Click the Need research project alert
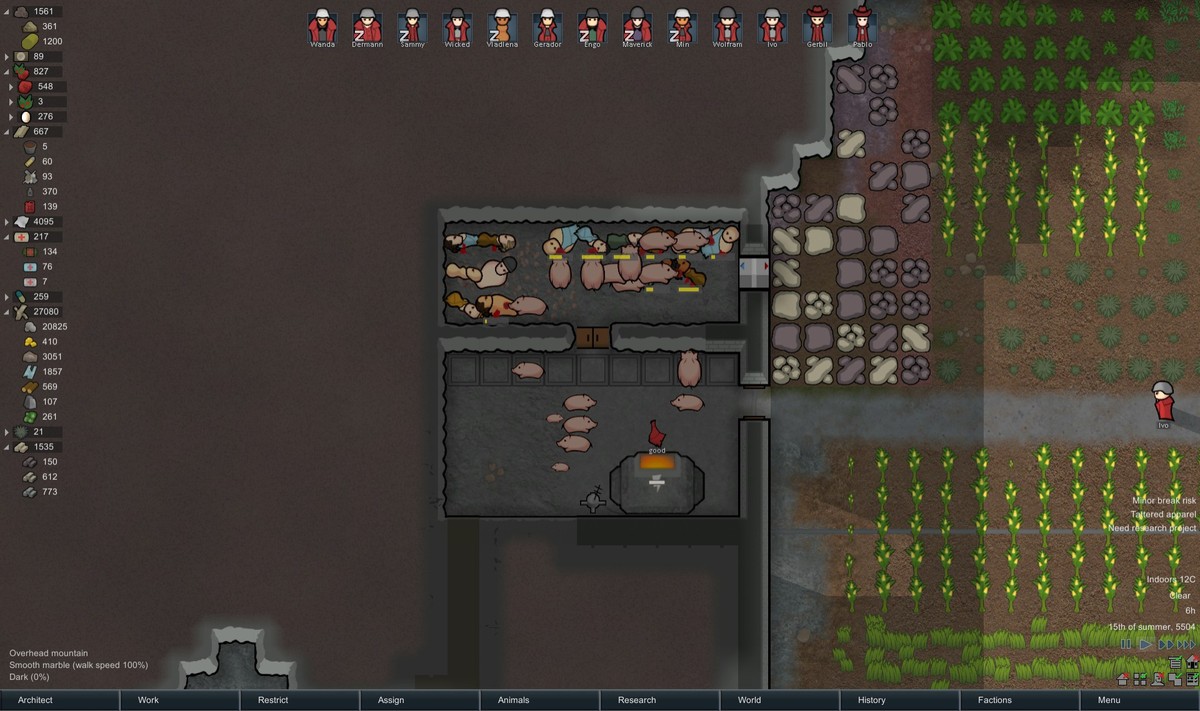This screenshot has height=711, width=1200. pyautogui.click(x=1151, y=528)
